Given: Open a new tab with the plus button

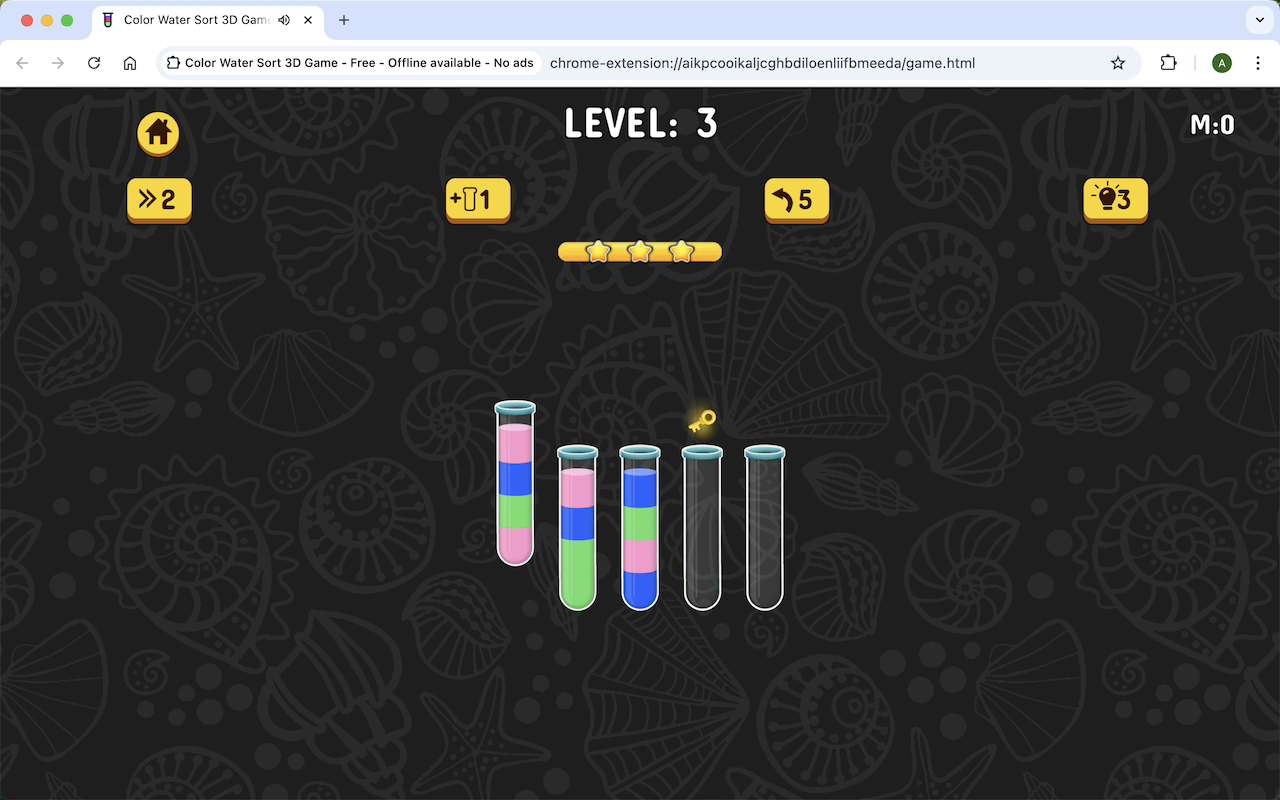Looking at the screenshot, I should click(x=344, y=20).
